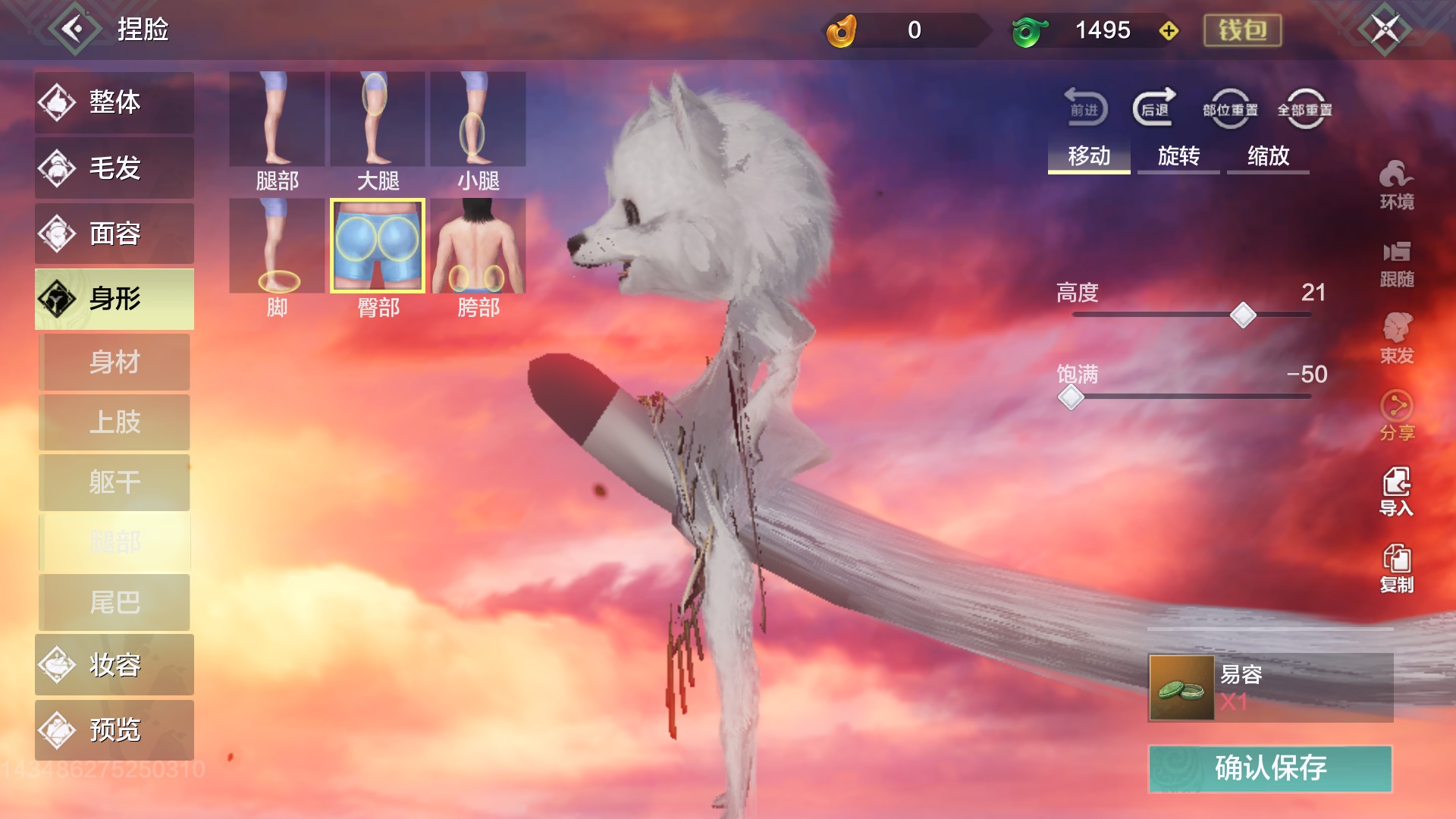This screenshot has width=1456, height=819.
Task: Switch to the 毛发 hair category
Action: 115,168
